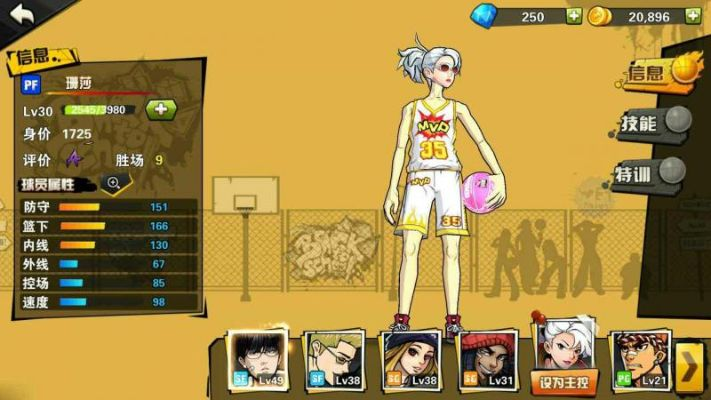711x400 pixels.
Task: Add experience with the green plus button
Action: (160, 108)
